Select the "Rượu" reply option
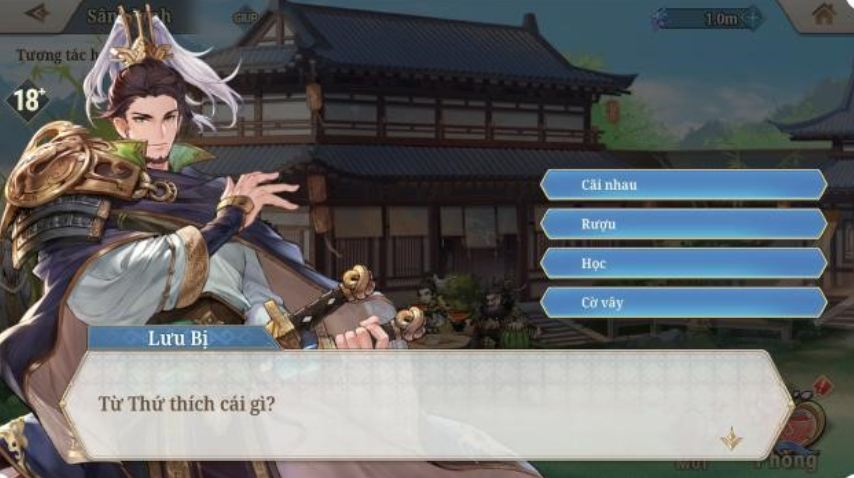 click(x=683, y=224)
